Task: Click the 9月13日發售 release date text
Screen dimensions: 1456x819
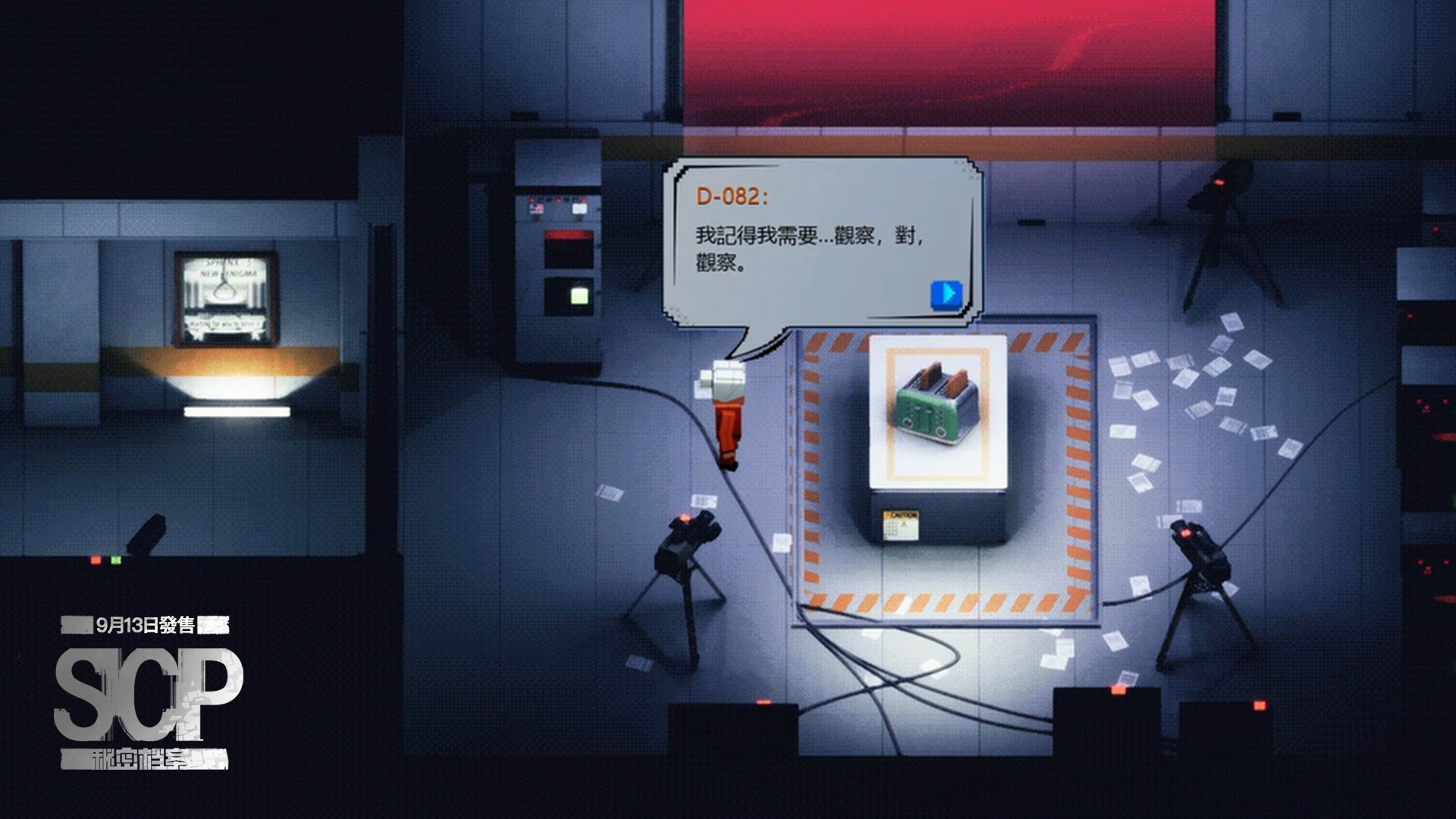Action: click(144, 626)
